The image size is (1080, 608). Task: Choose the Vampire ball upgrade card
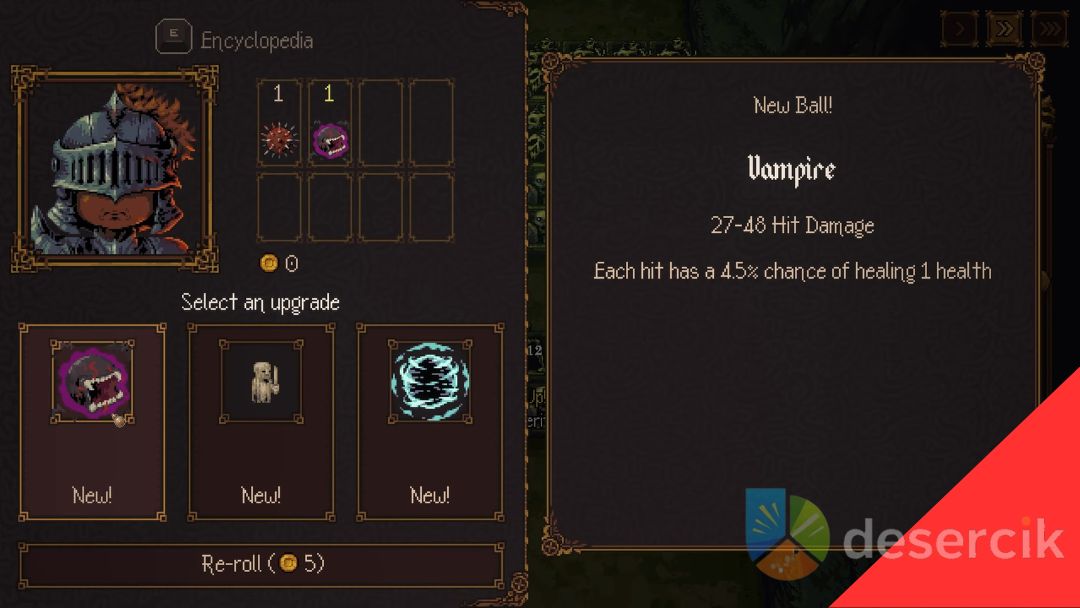click(92, 421)
